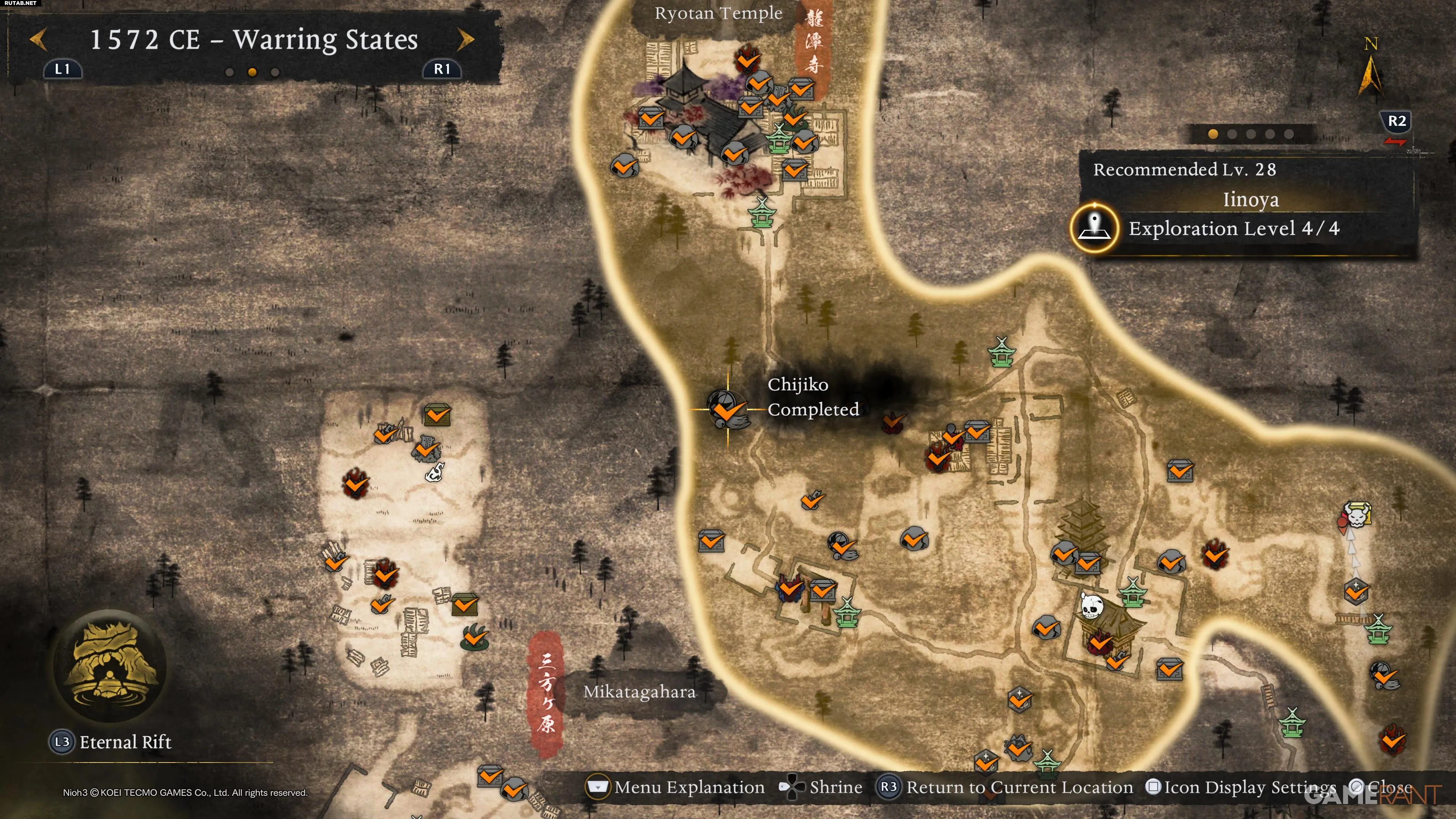
Task: Return to Current Location on map
Action: coord(1004,788)
